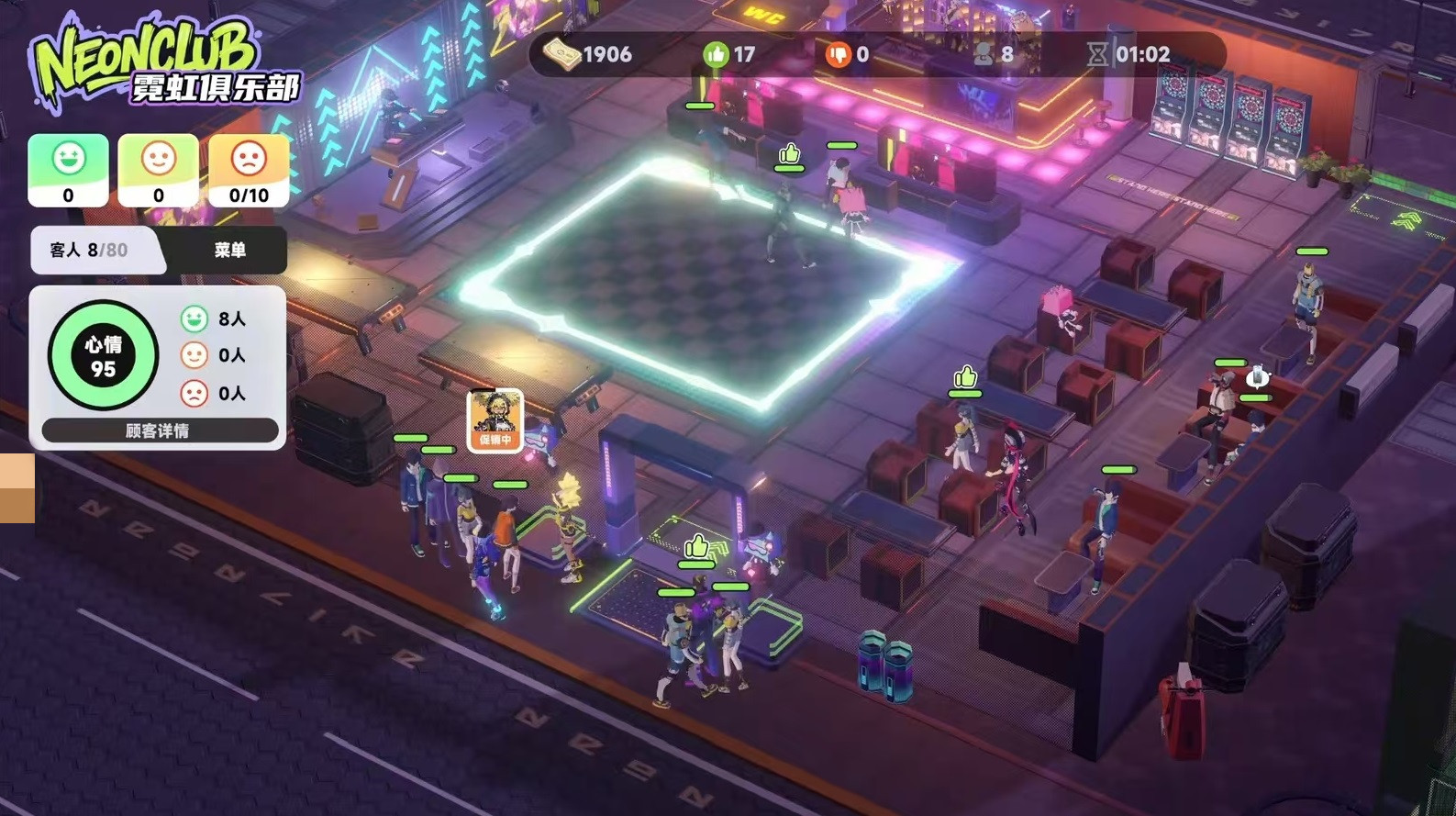Viewport: 1456px width, 816px height.
Task: Click the green happy face counter card
Action: (x=68, y=170)
